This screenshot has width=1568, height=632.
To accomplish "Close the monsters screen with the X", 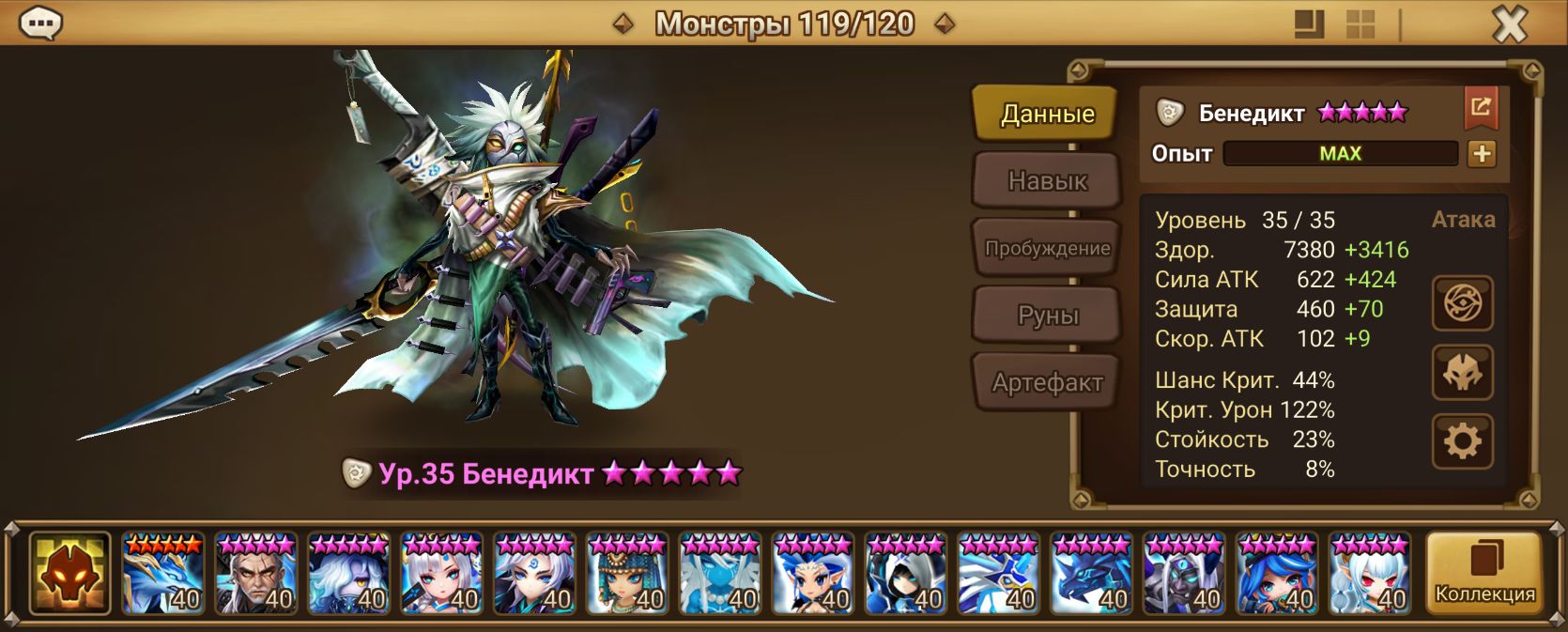I will click(1510, 24).
